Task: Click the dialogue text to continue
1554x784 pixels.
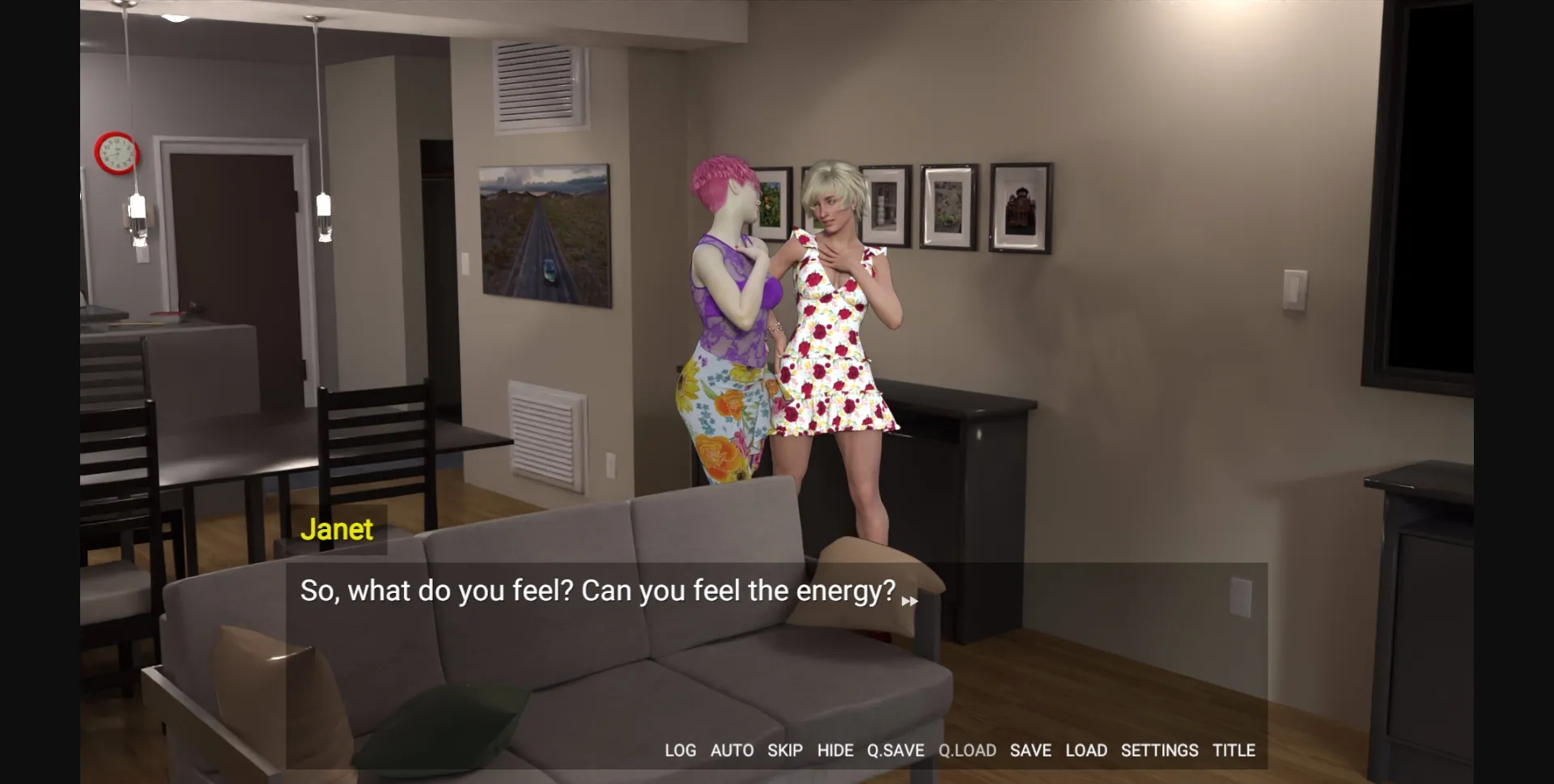Action: point(599,591)
